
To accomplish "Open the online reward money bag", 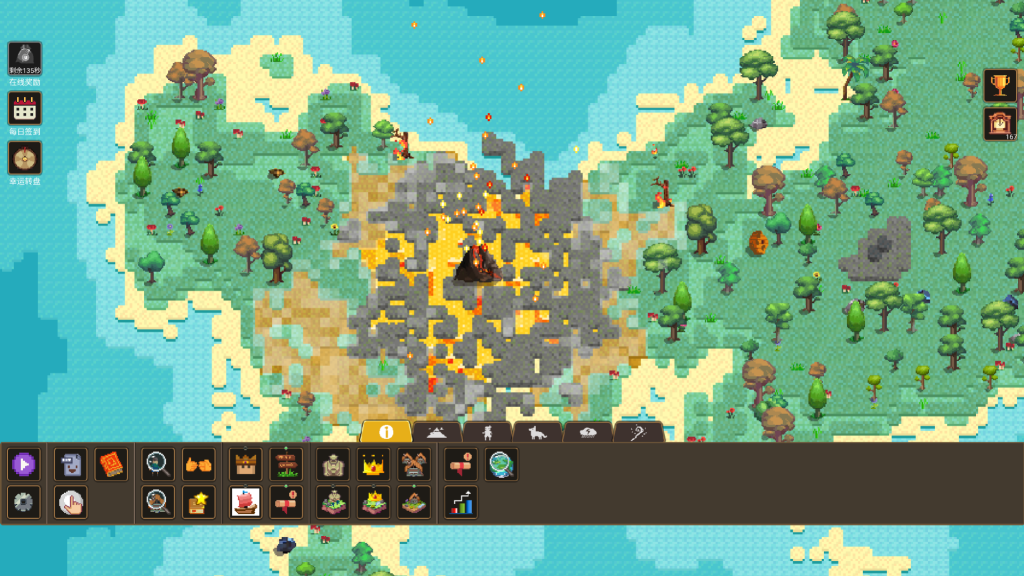I will pyautogui.click(x=24, y=56).
